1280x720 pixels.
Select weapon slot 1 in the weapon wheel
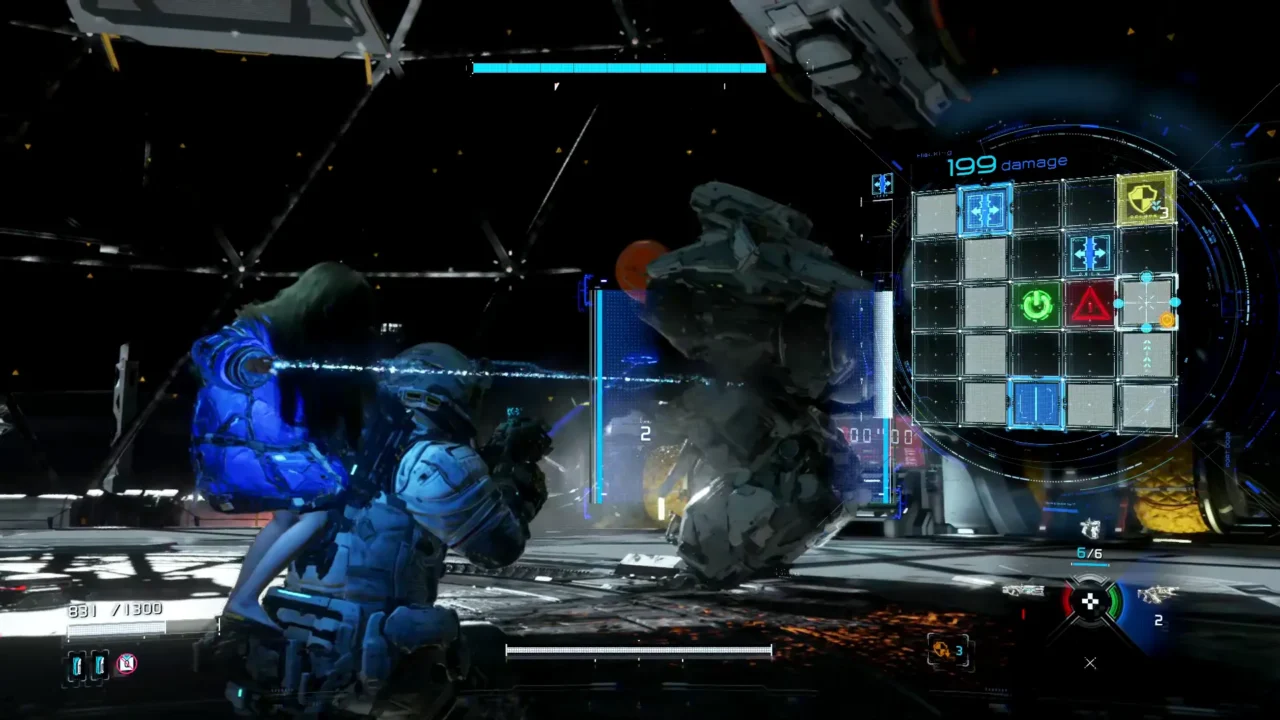click(1024, 592)
